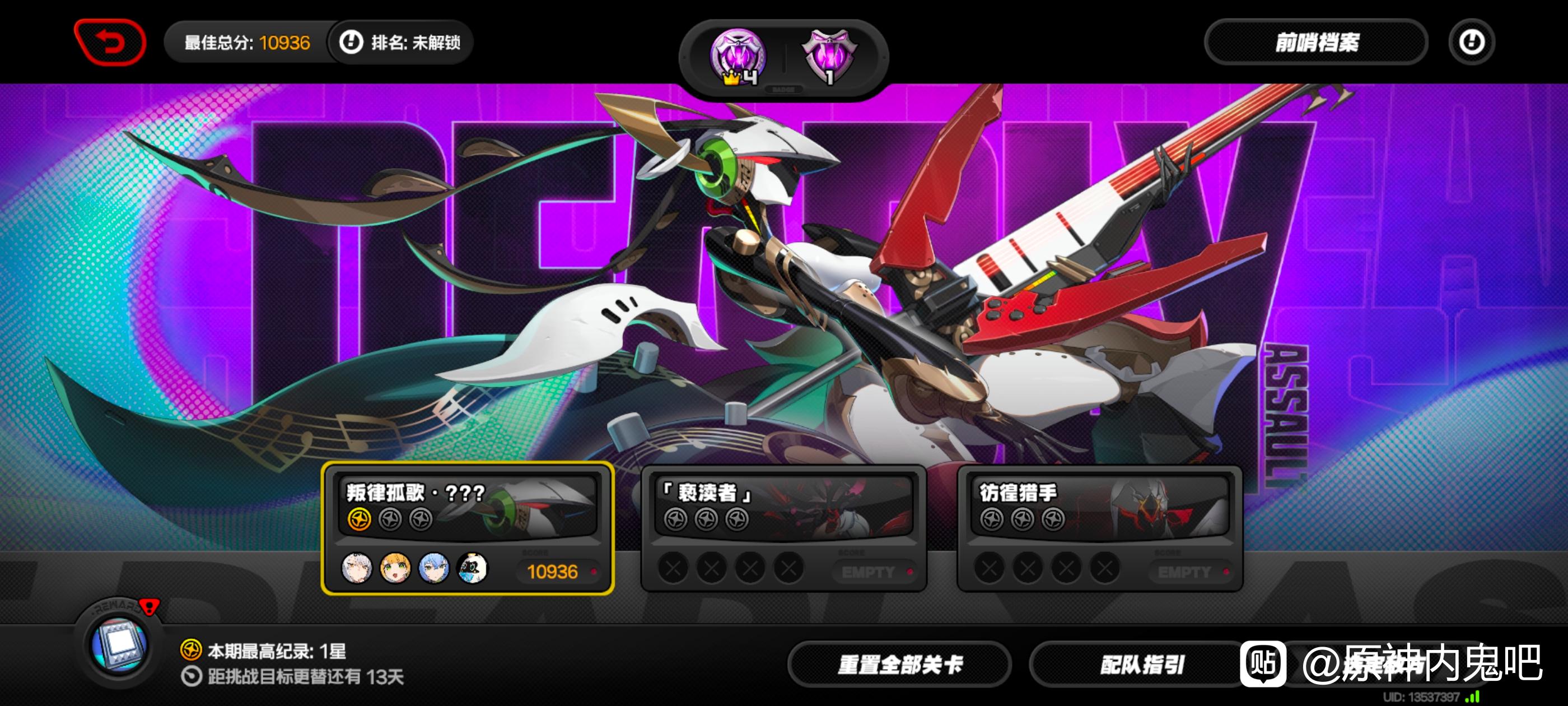Click 重置全部关卡 to reset all stages
This screenshot has height=706, width=1568.
pyautogui.click(x=900, y=665)
